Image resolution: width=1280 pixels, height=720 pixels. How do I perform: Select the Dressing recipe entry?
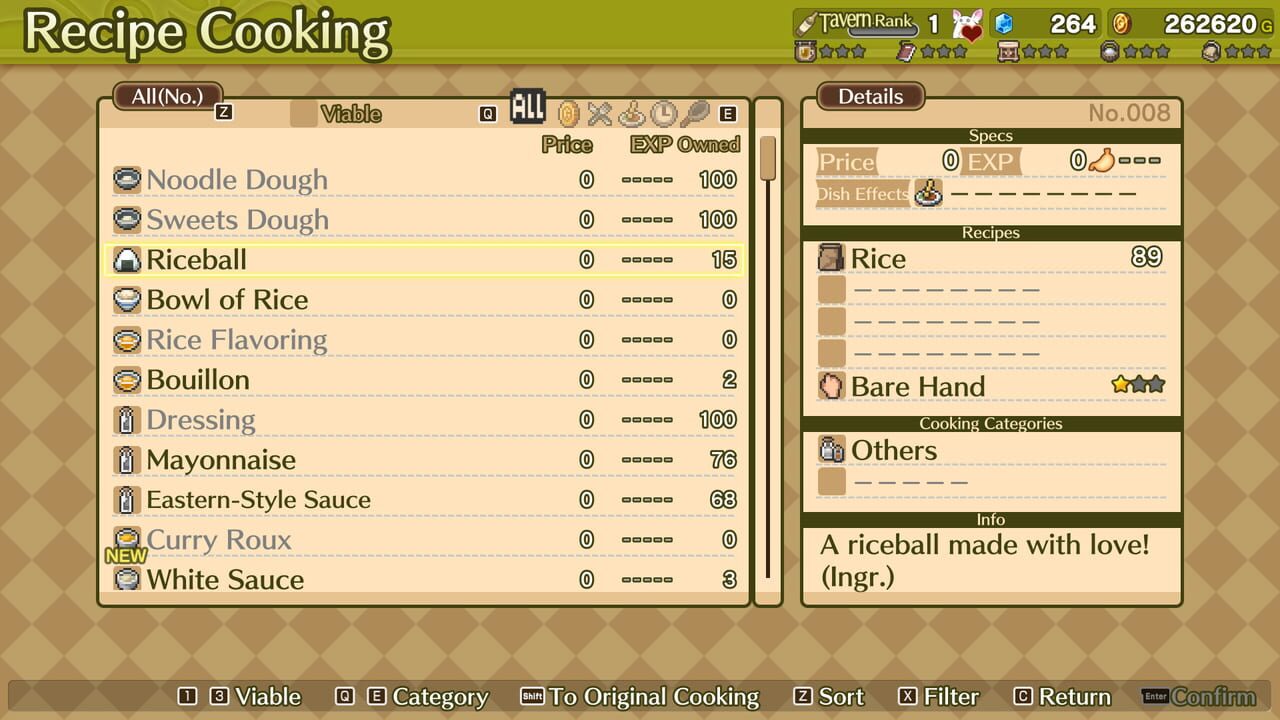coord(201,420)
